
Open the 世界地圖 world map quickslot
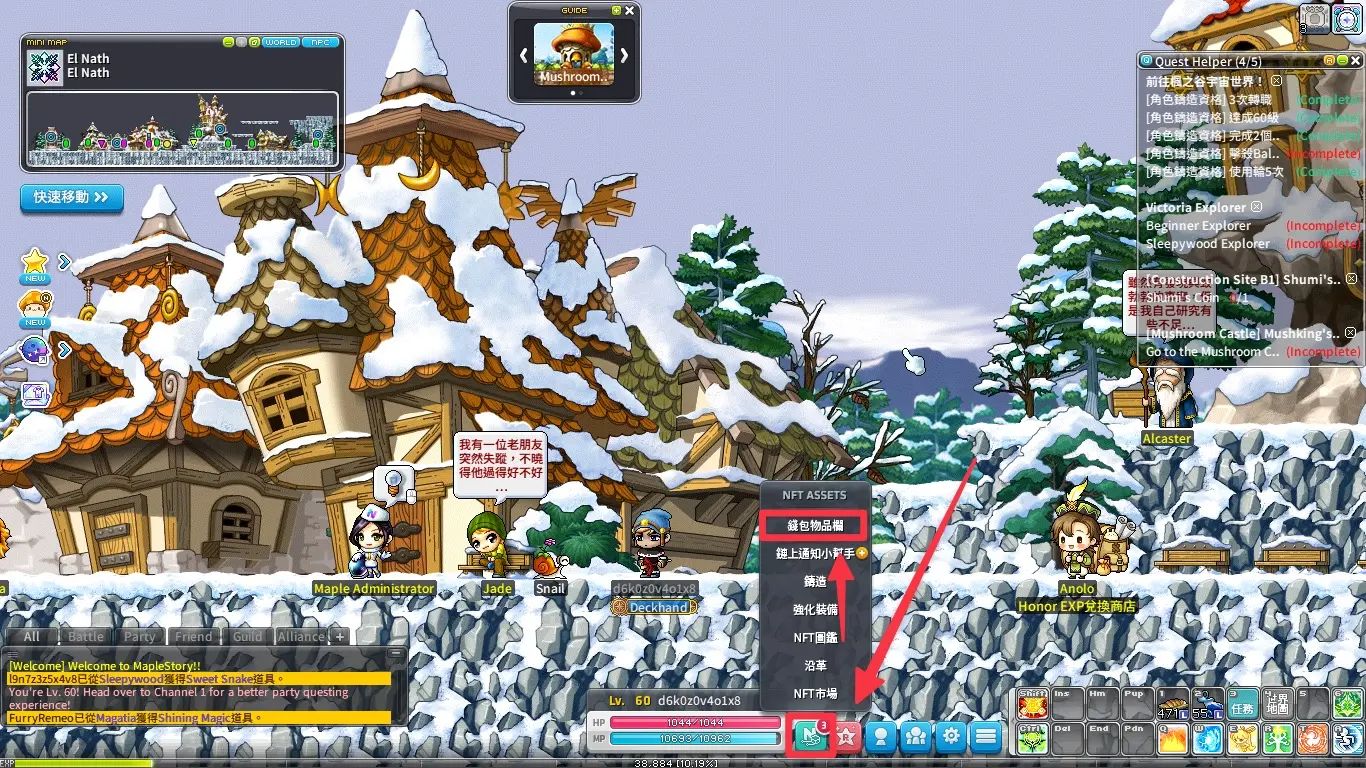1277,703
